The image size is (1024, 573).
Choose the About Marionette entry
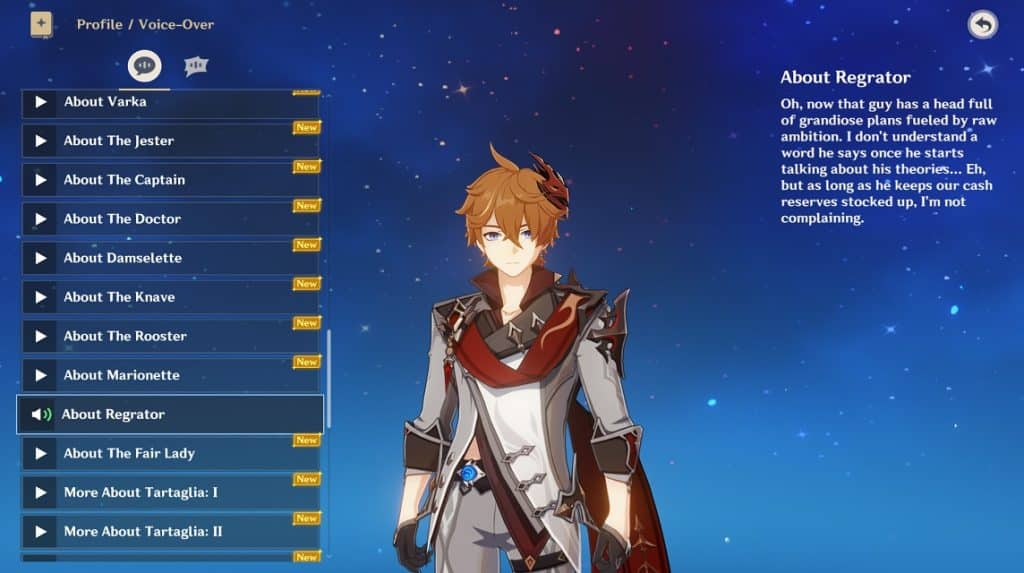(x=170, y=375)
